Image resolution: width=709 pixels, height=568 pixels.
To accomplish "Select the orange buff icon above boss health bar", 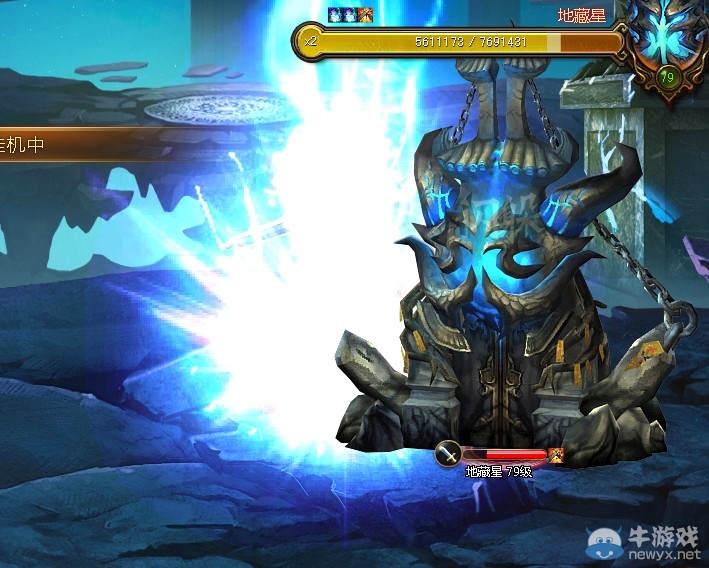I will pyautogui.click(x=366, y=14).
